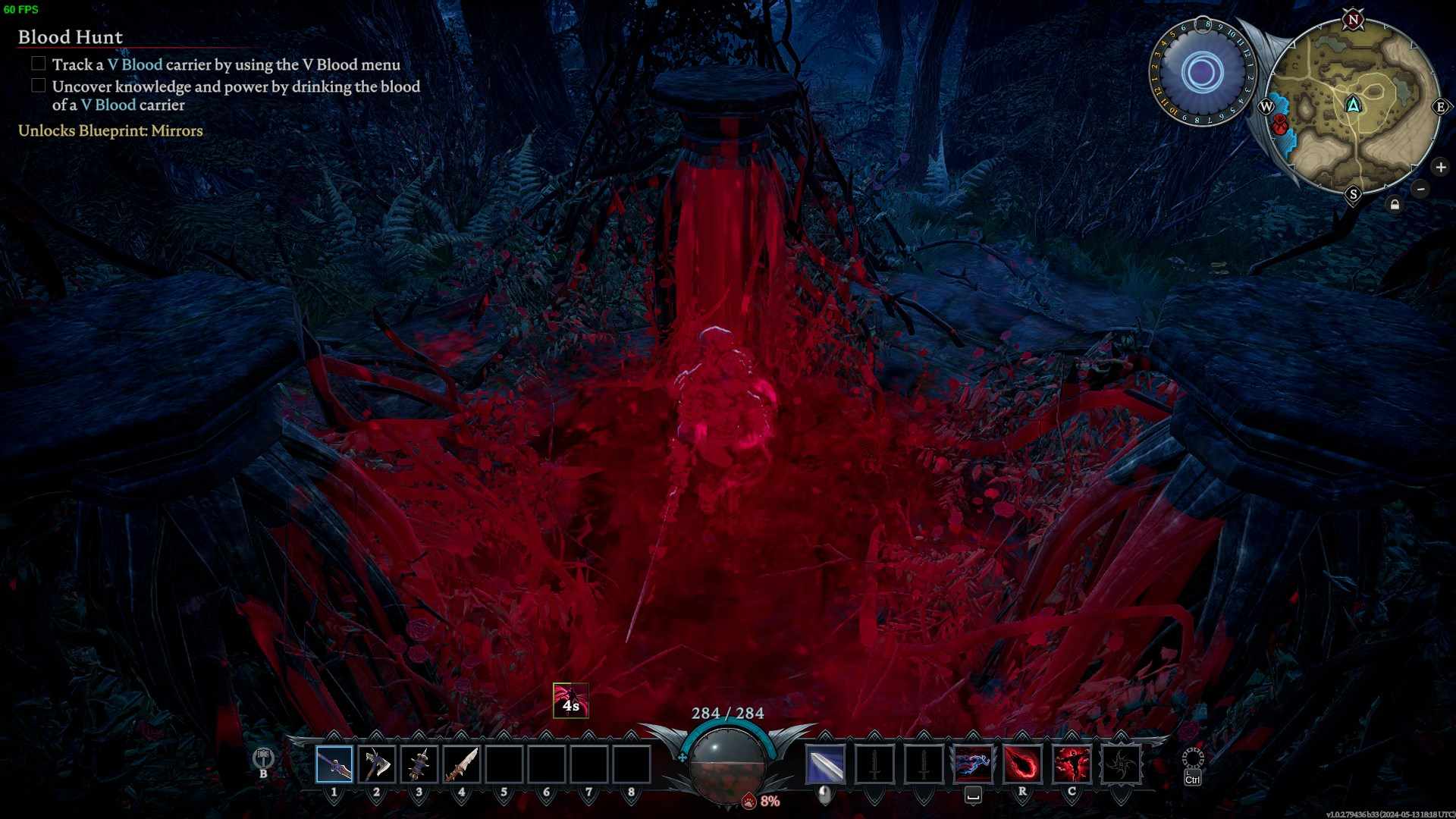Screen dimensions: 1456x819
Task: Choose the spiked mace in slot 3
Action: [x=419, y=764]
